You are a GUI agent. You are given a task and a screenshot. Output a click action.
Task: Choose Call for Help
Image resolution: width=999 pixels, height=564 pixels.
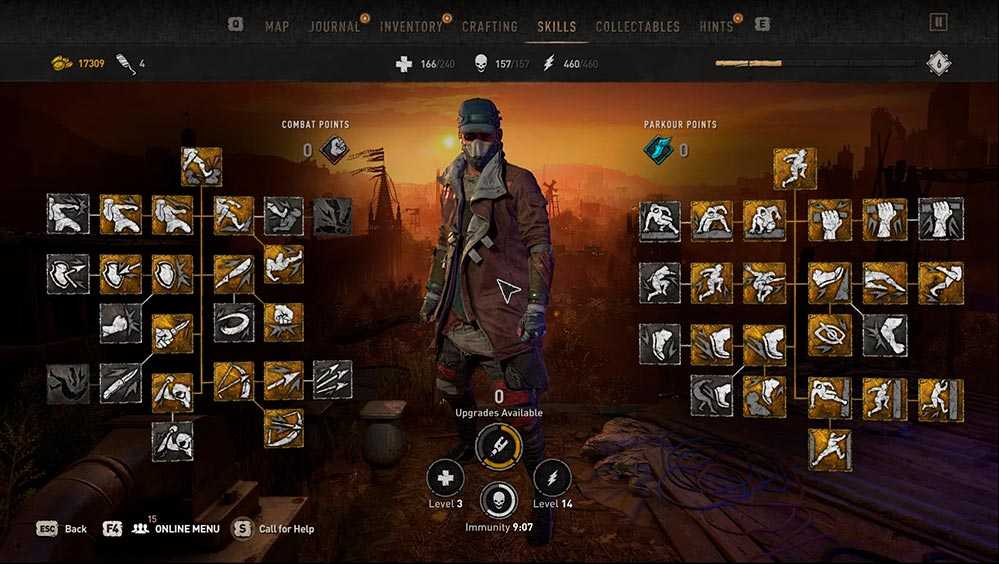[275, 528]
